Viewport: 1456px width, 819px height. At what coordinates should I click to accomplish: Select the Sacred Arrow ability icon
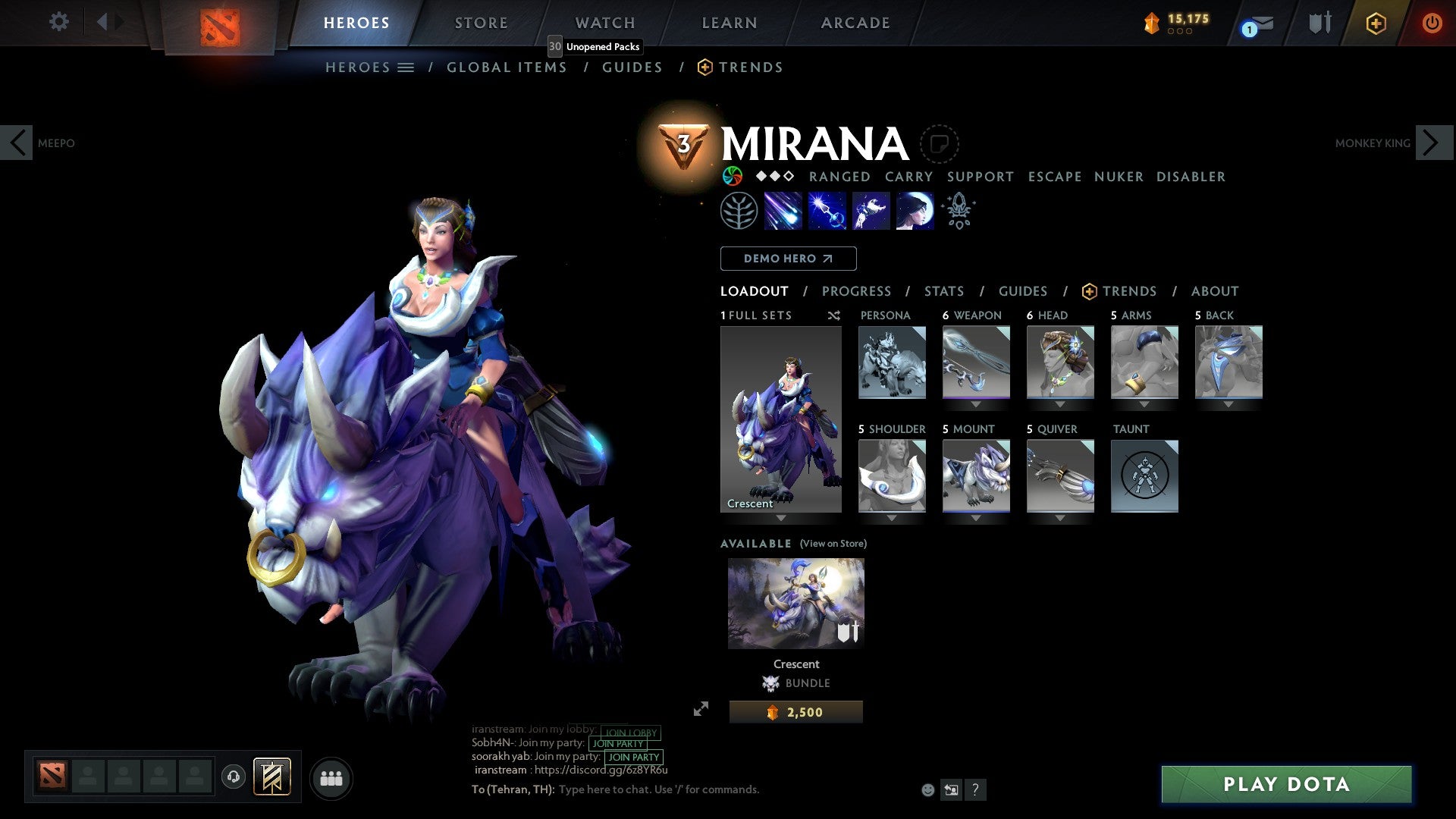click(x=827, y=211)
